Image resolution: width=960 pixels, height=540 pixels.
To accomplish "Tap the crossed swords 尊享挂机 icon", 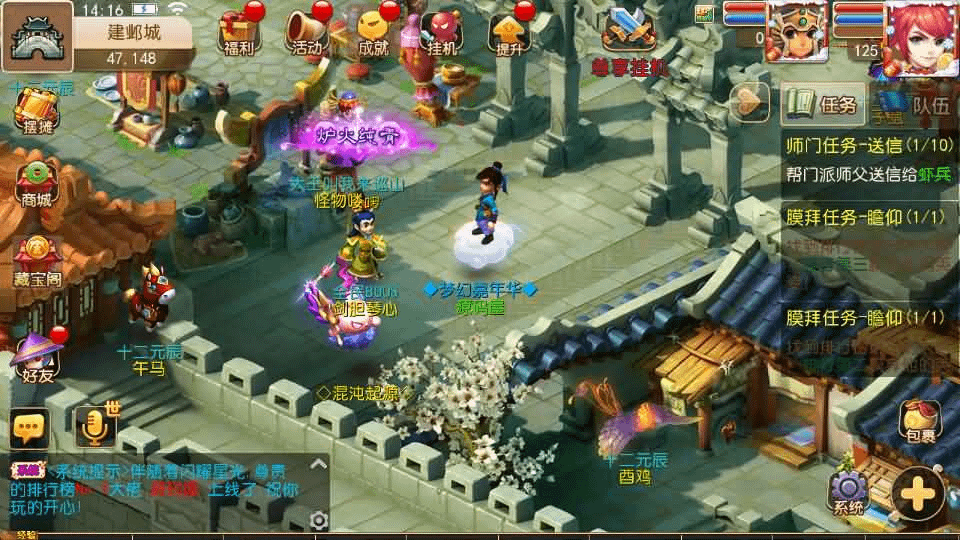I will 627,30.
